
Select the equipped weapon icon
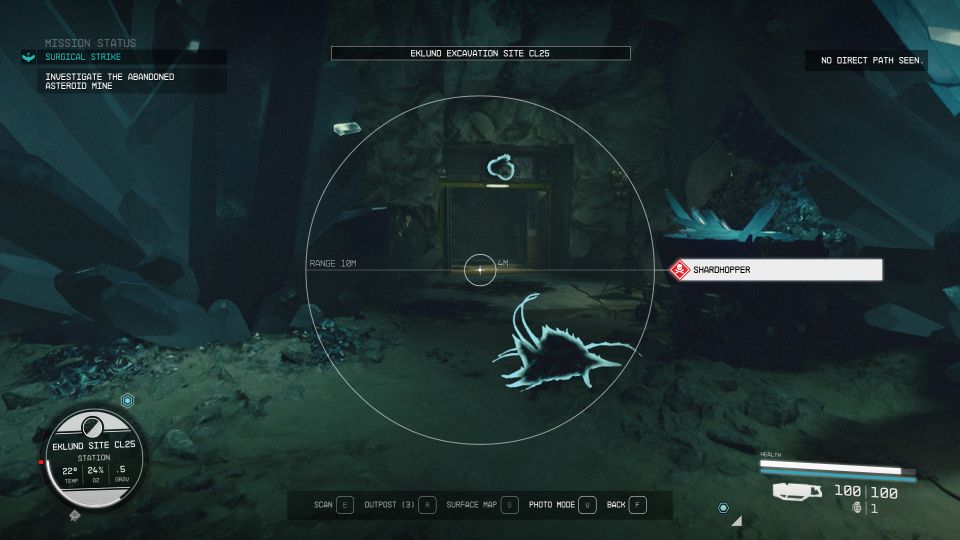click(x=798, y=491)
